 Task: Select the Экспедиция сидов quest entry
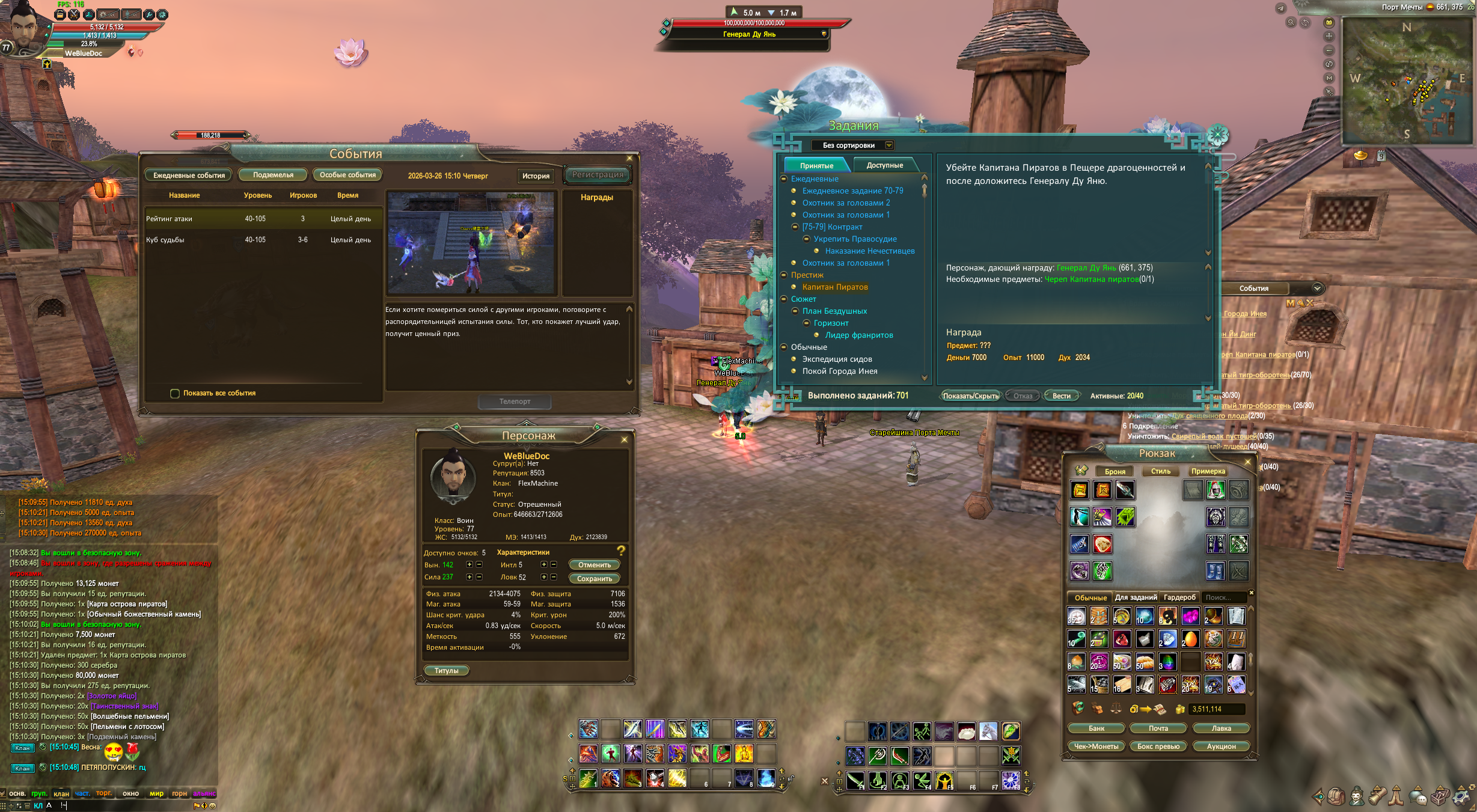(x=837, y=359)
